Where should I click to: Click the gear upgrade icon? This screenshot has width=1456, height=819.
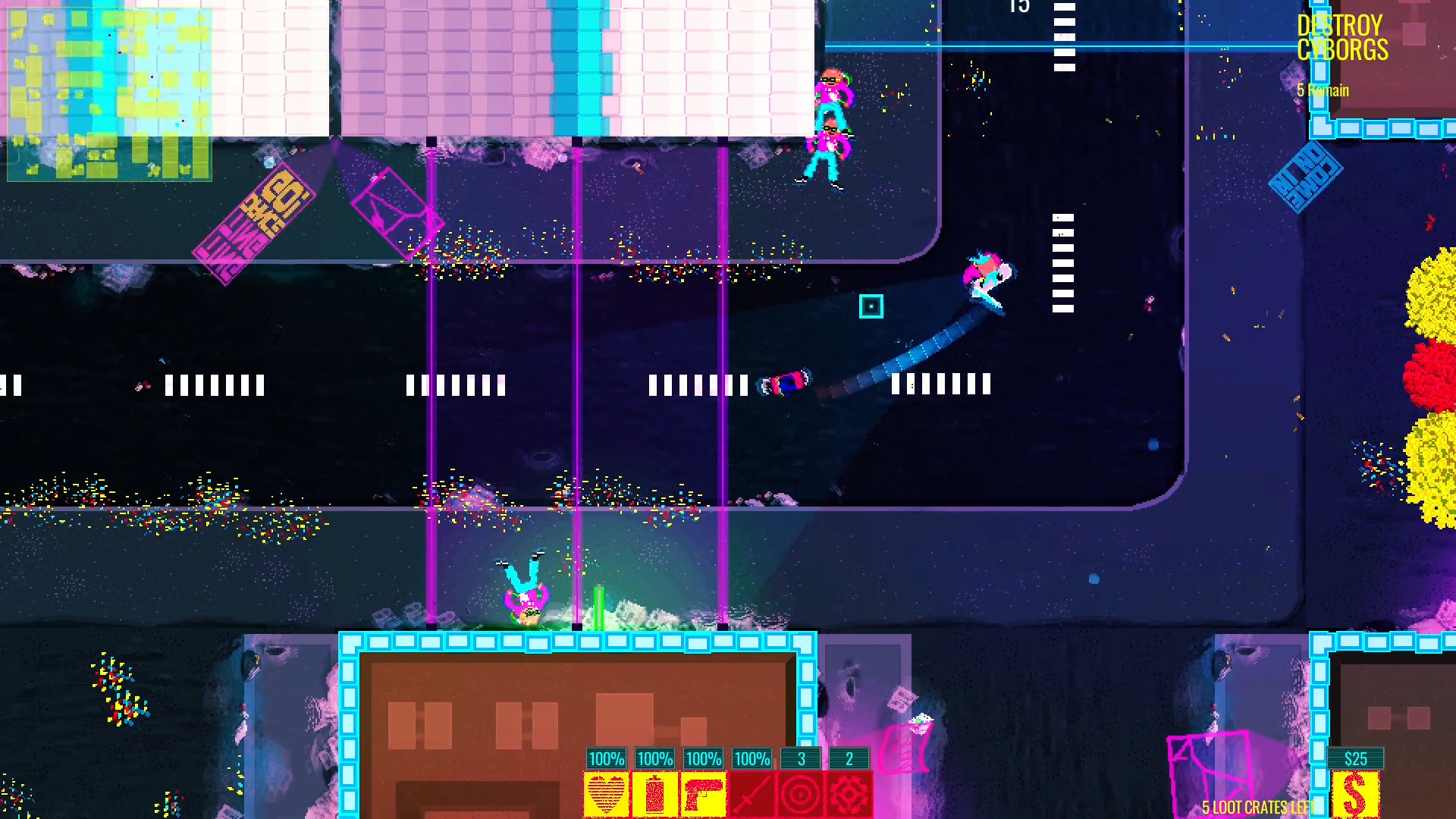(x=849, y=792)
